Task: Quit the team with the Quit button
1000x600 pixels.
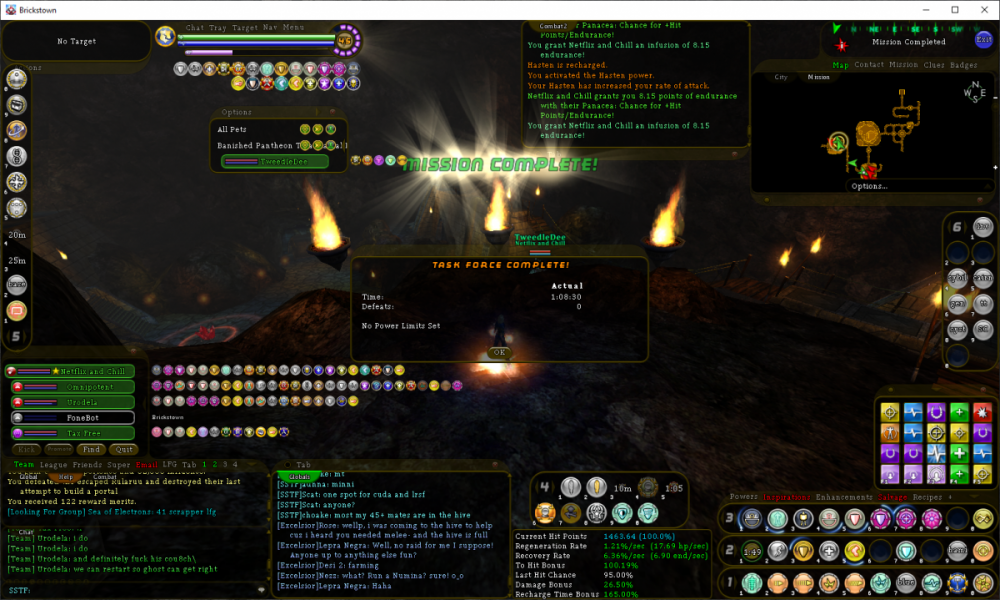Action: click(122, 450)
